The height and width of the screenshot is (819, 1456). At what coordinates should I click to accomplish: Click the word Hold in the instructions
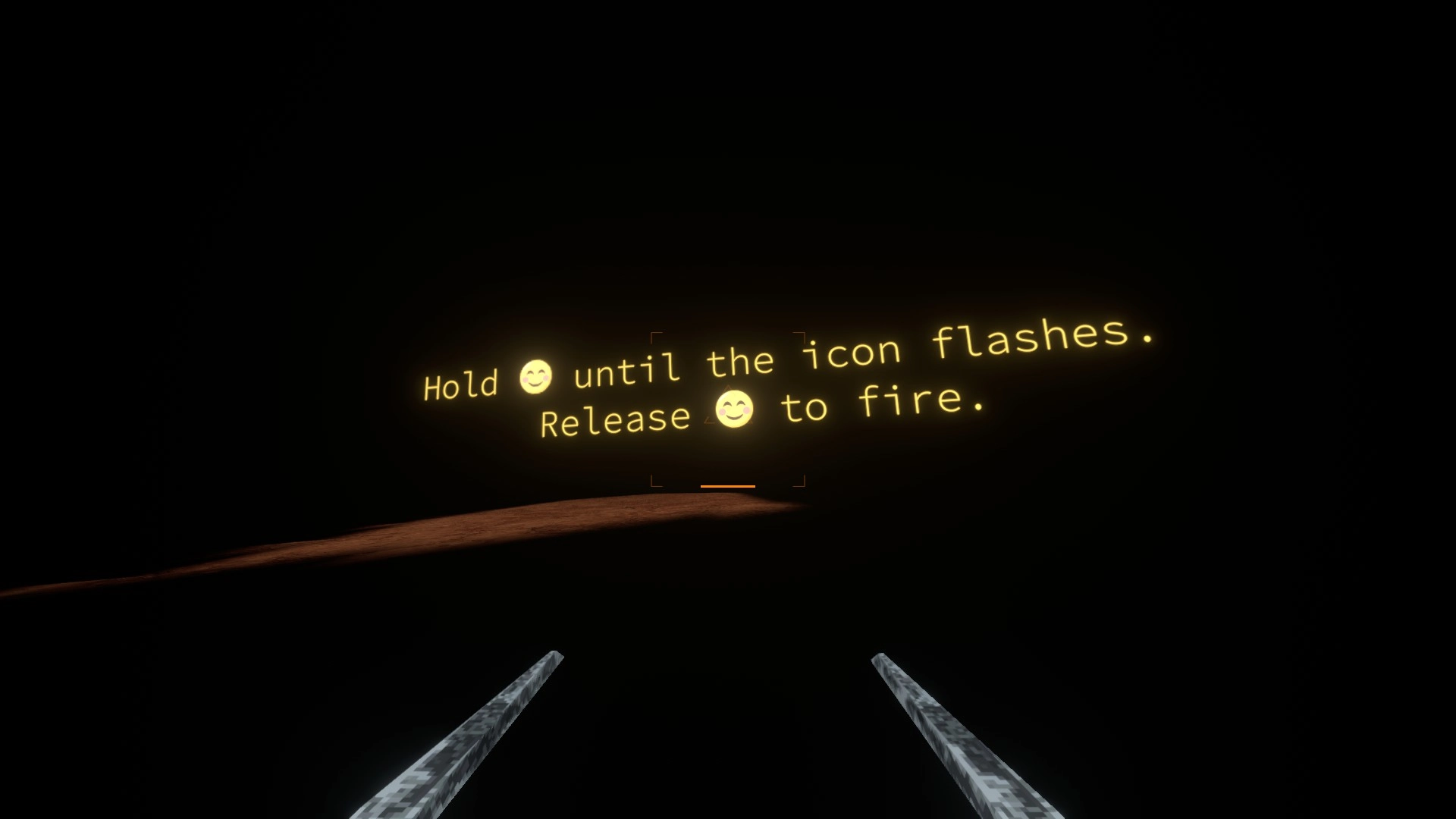(460, 384)
